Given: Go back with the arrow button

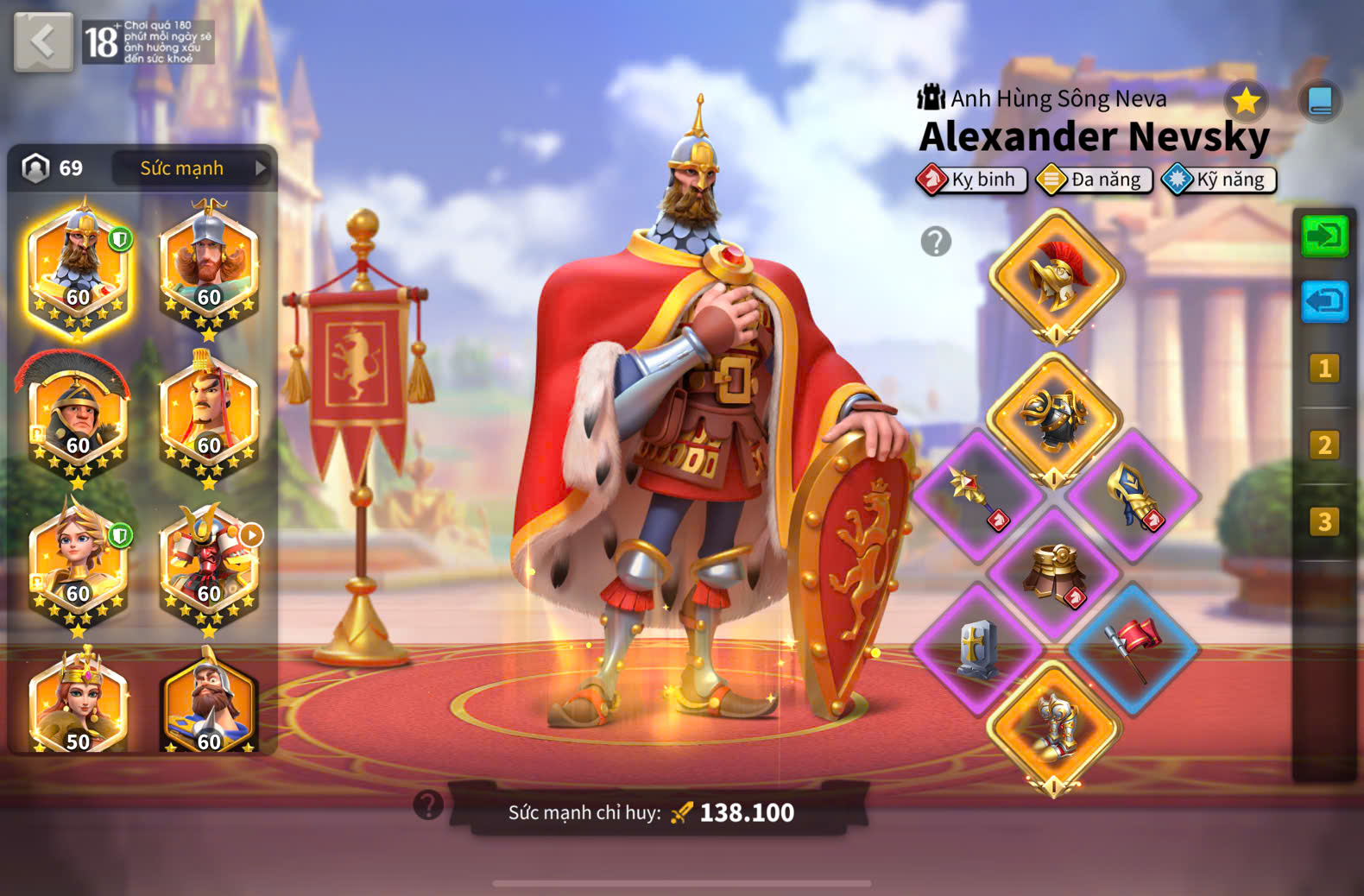Looking at the screenshot, I should pyautogui.click(x=43, y=41).
